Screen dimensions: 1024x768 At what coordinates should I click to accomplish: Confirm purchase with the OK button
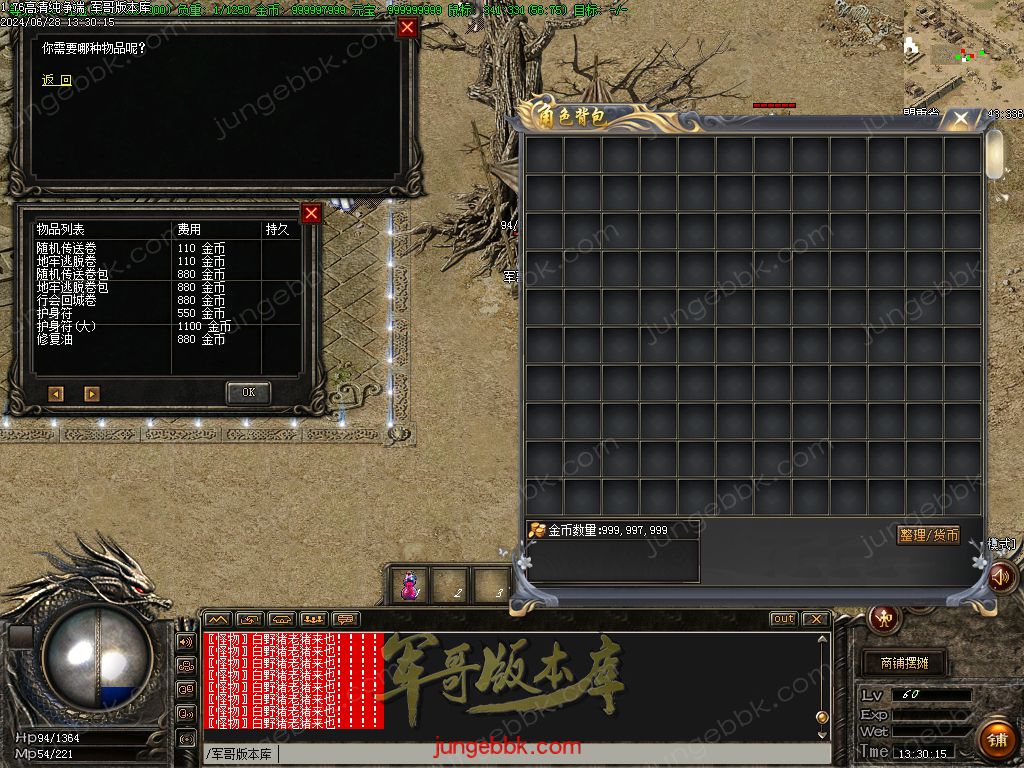pyautogui.click(x=248, y=392)
